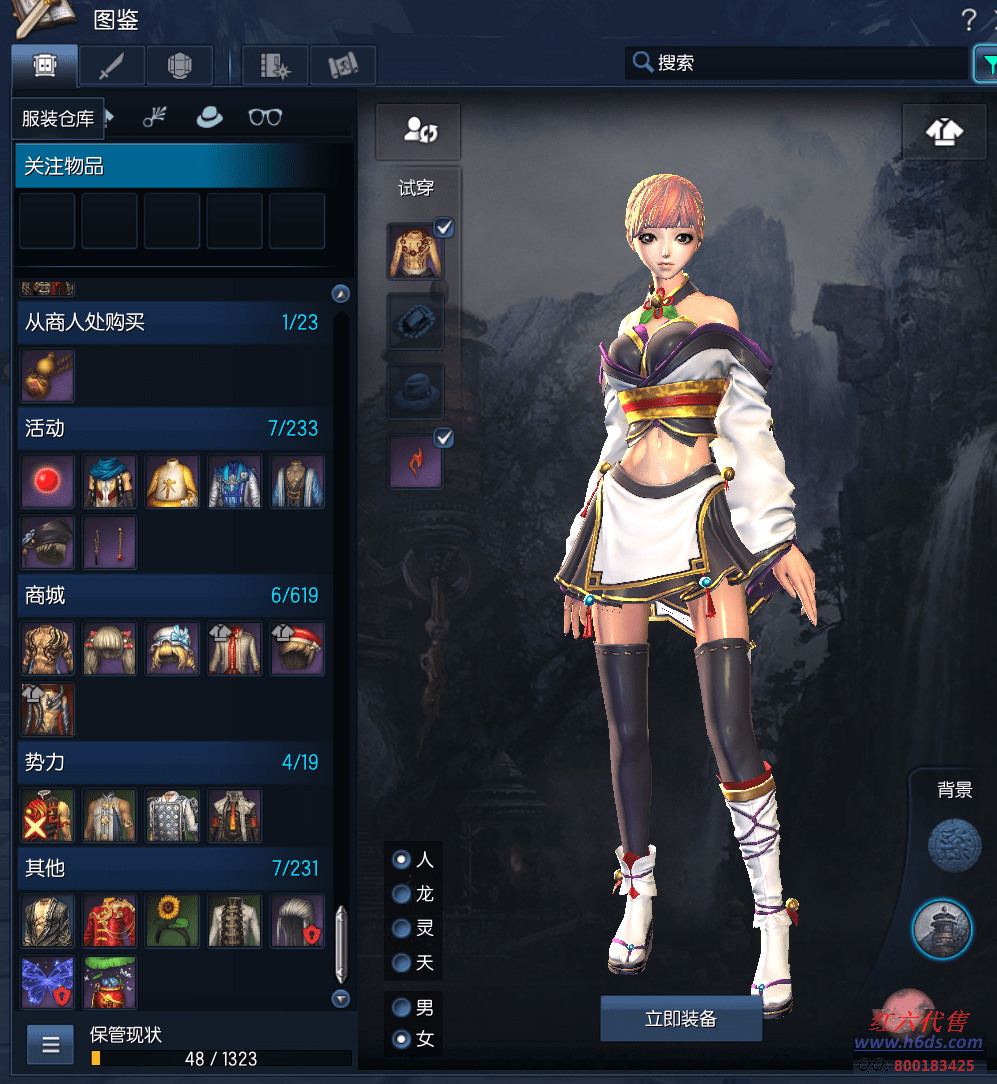997x1084 pixels.
Task: Open the list menu beside 保管现状
Action: pos(51,1046)
